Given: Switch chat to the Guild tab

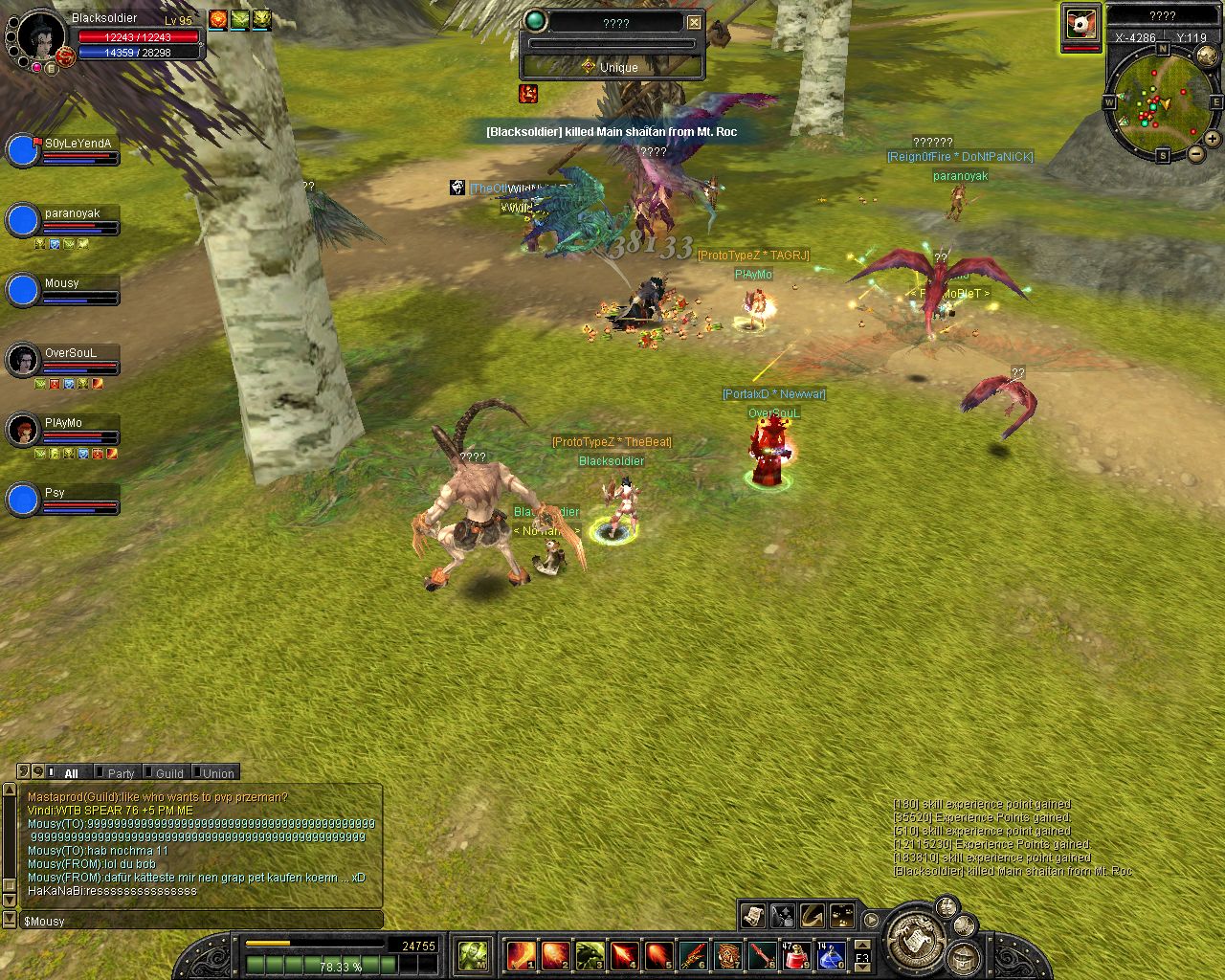Looking at the screenshot, I should pos(169,773).
